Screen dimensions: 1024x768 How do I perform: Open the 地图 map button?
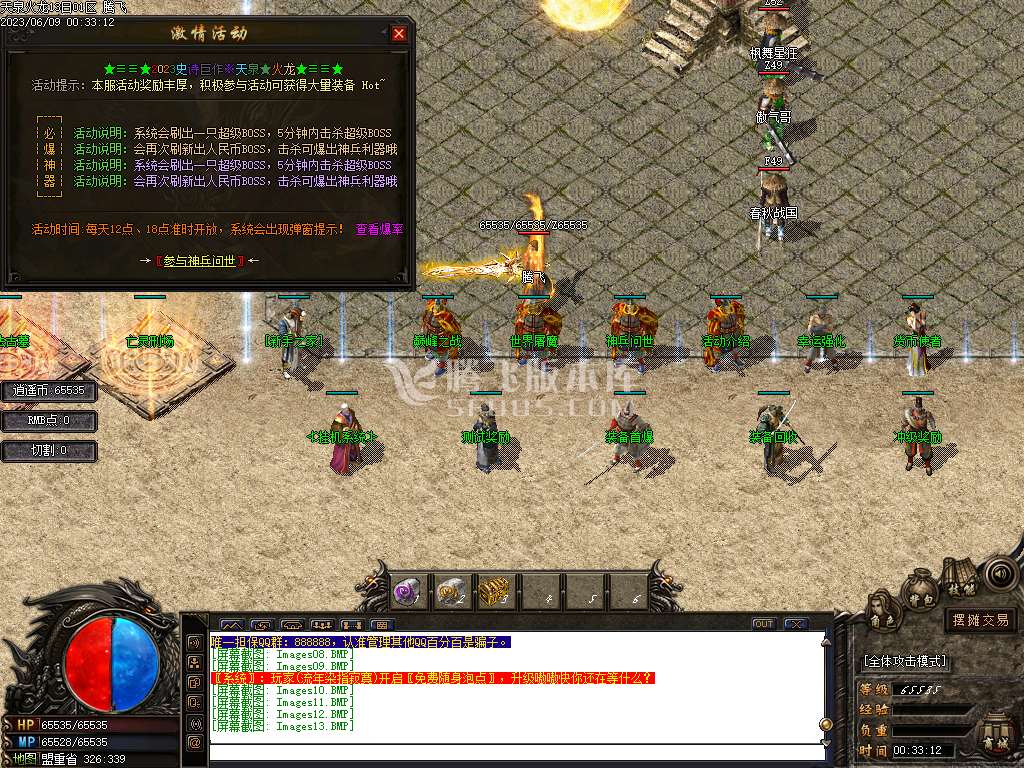point(22,758)
